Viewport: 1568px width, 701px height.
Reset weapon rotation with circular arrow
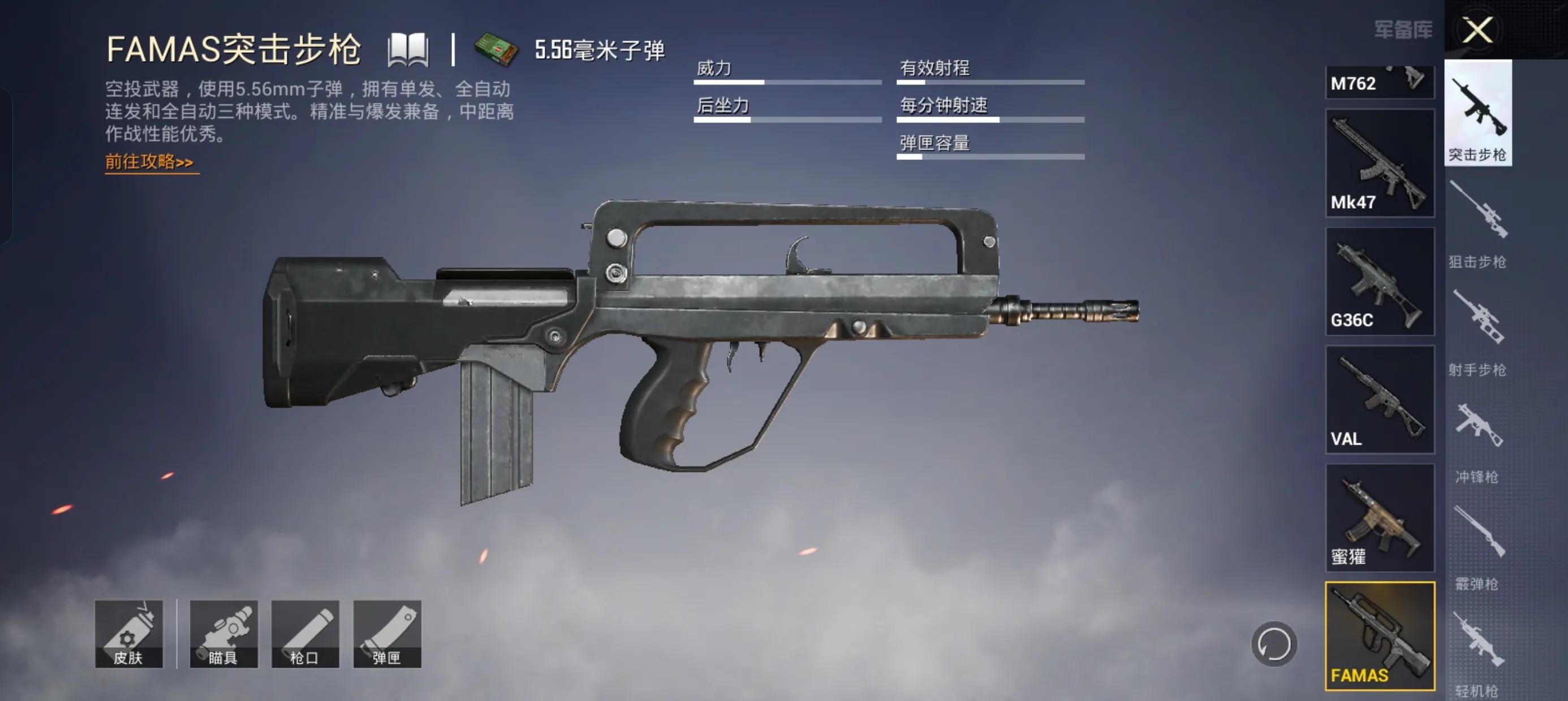coord(1273,644)
